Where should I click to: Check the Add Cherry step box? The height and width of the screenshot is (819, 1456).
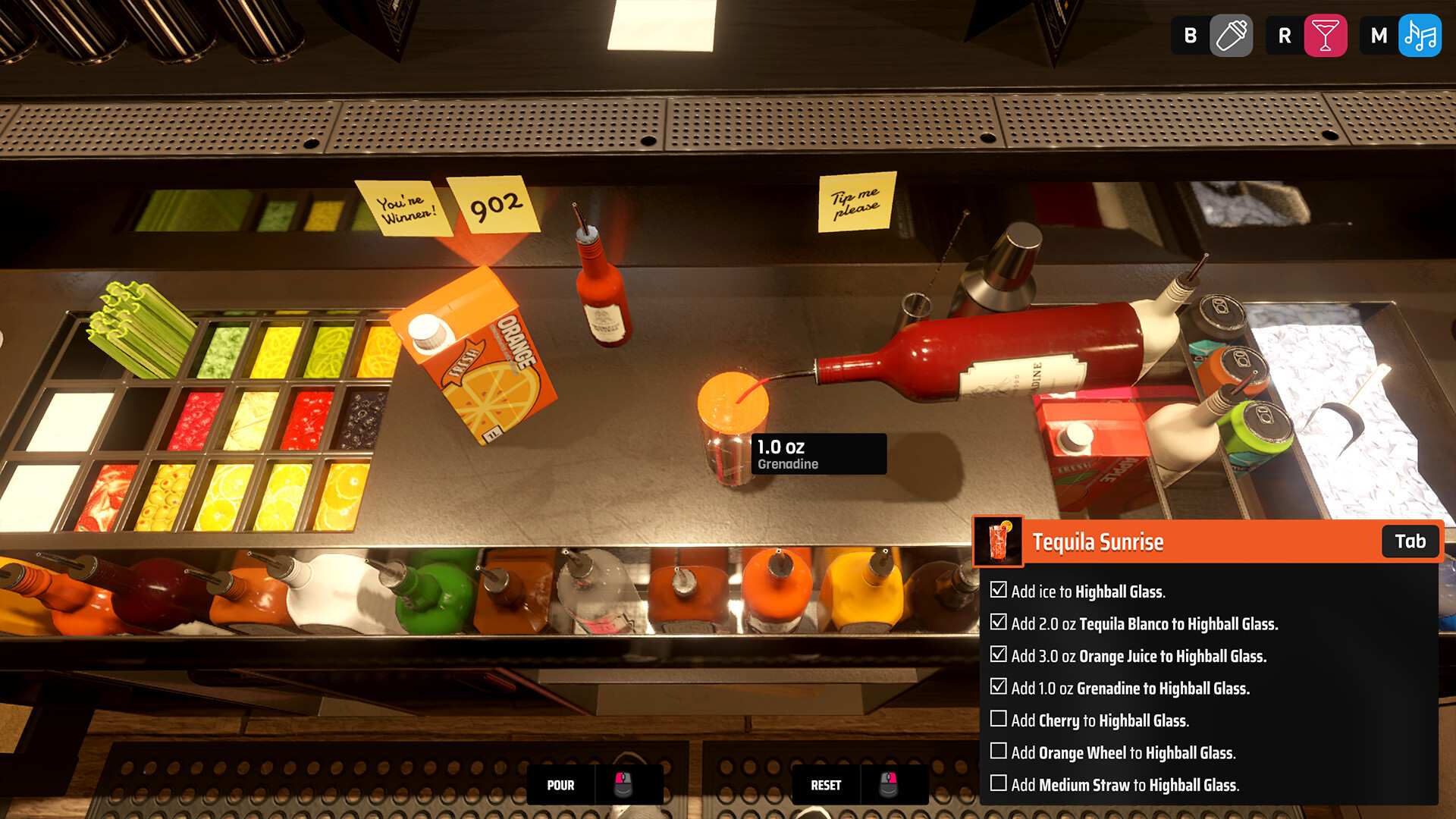coord(999,719)
